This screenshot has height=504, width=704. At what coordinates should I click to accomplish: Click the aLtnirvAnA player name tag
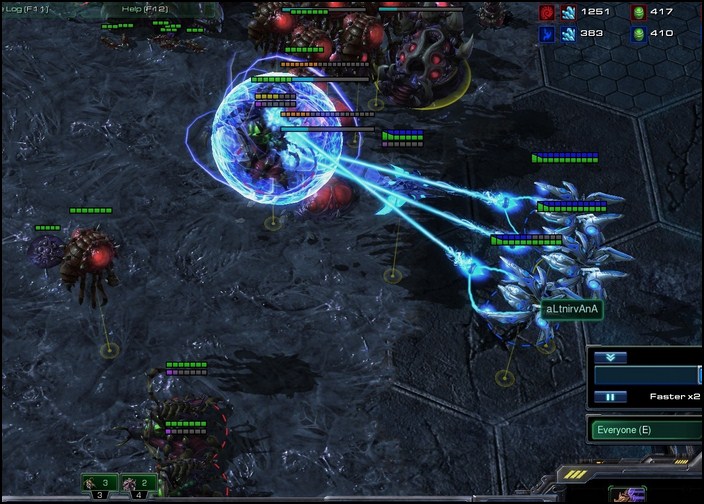coord(573,310)
